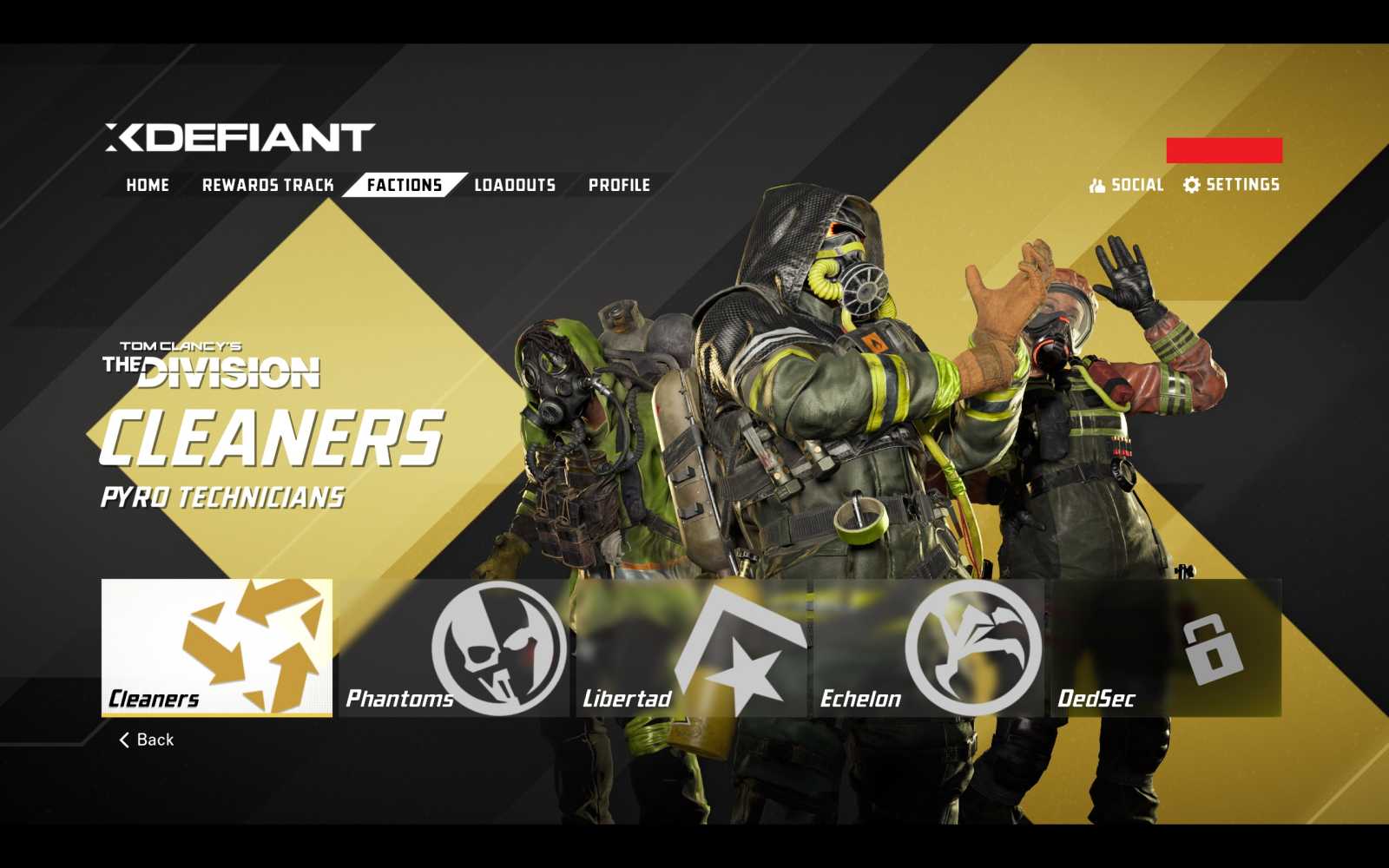Viewport: 1389px width, 868px height.
Task: Select the Factions tab
Action: [404, 184]
